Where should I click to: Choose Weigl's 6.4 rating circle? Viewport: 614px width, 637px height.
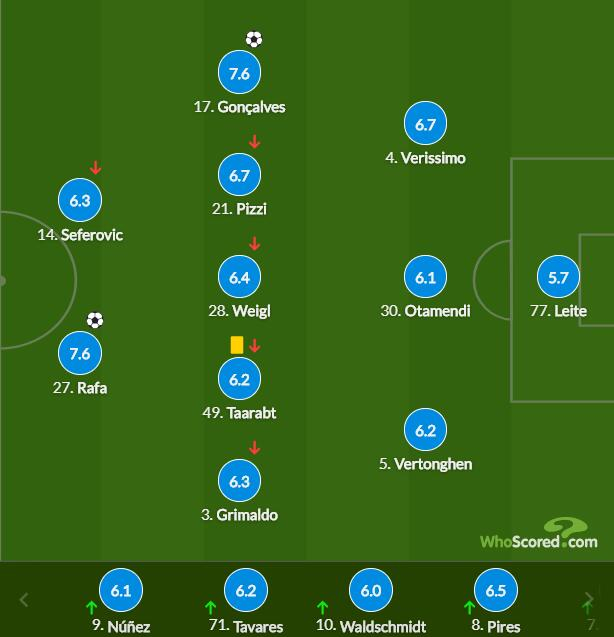tap(239, 278)
